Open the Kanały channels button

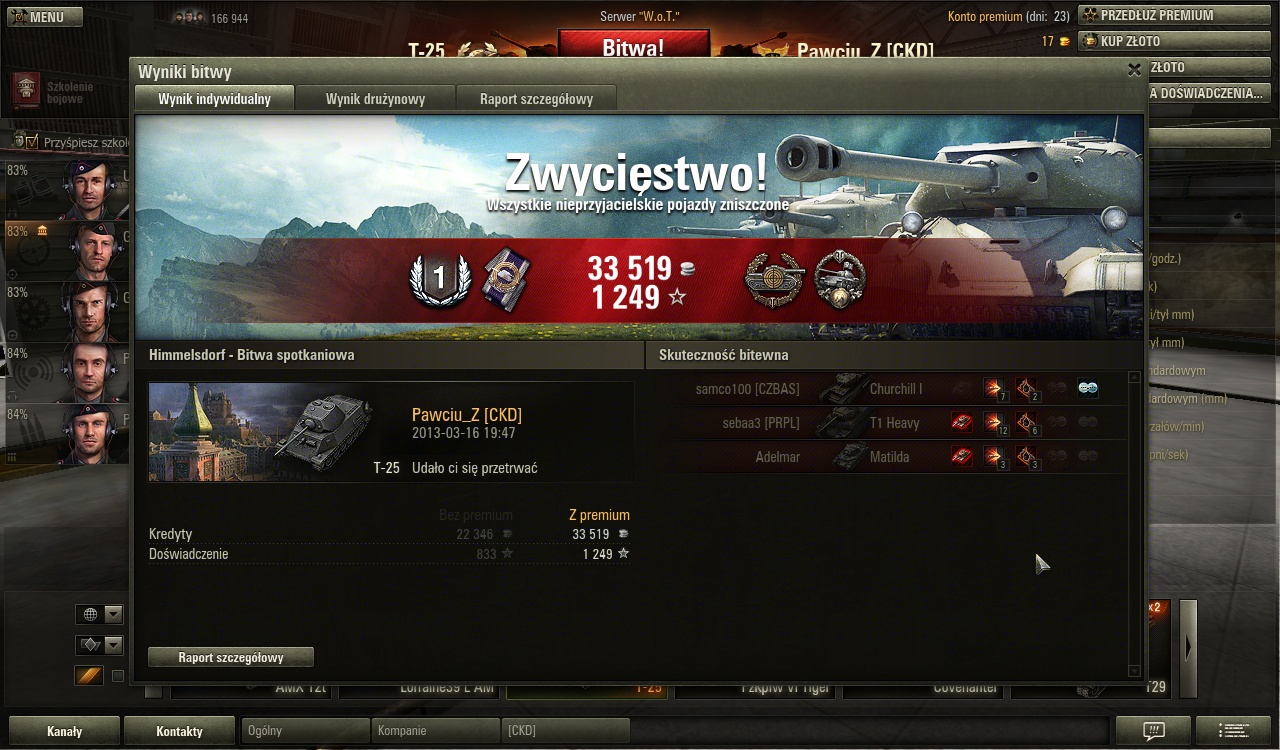[64, 731]
